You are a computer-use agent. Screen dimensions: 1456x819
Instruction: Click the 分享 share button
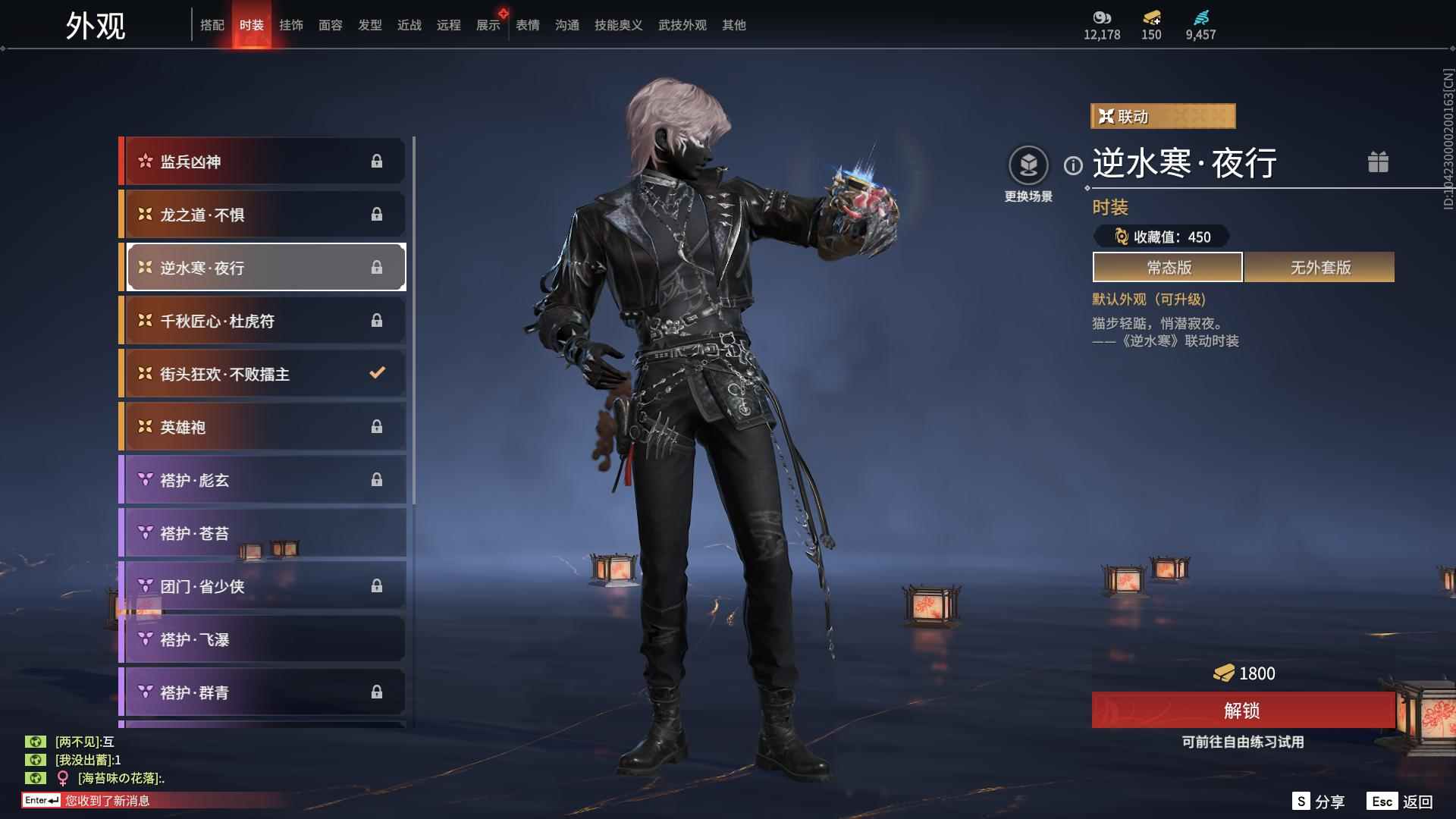coord(1319,802)
